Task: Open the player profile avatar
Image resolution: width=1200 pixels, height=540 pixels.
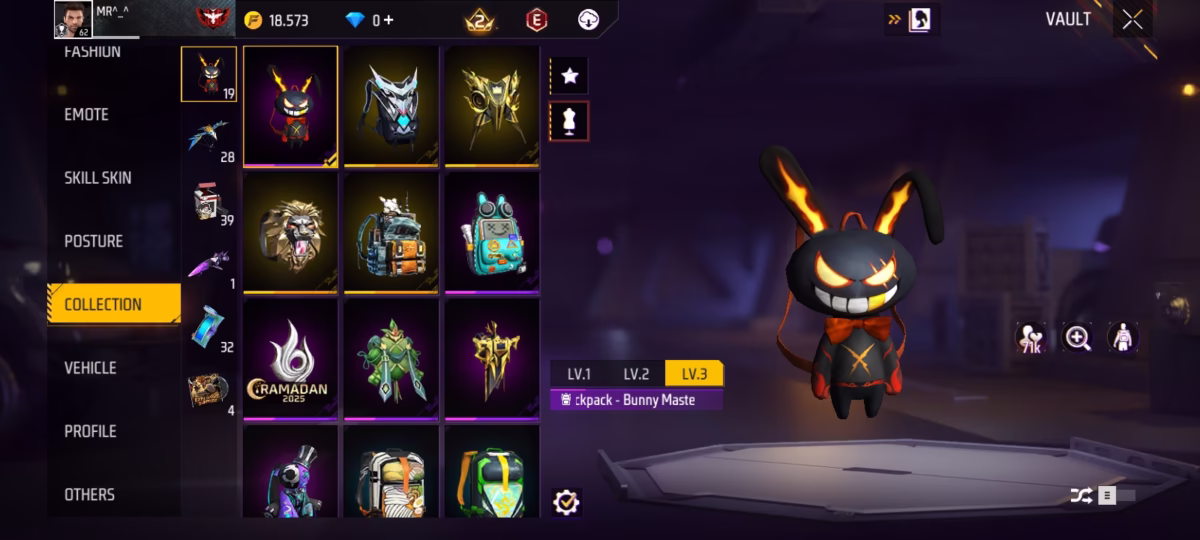Action: point(73,19)
